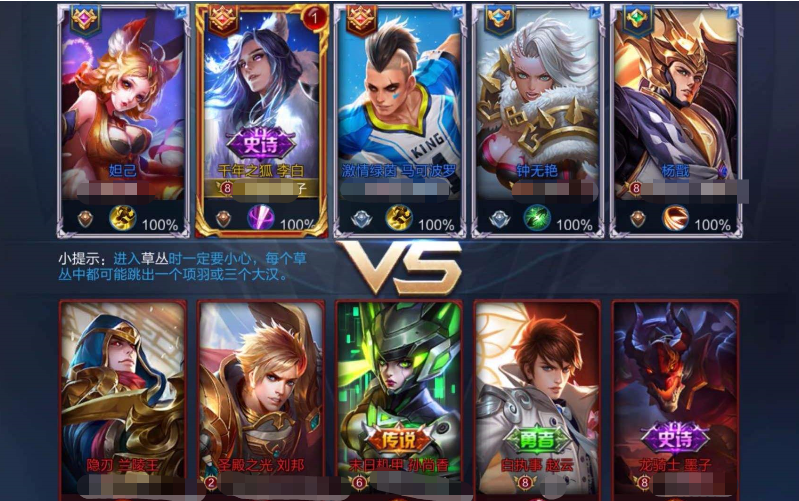Click 杨戬's orange summoner spell icon

tap(675, 218)
